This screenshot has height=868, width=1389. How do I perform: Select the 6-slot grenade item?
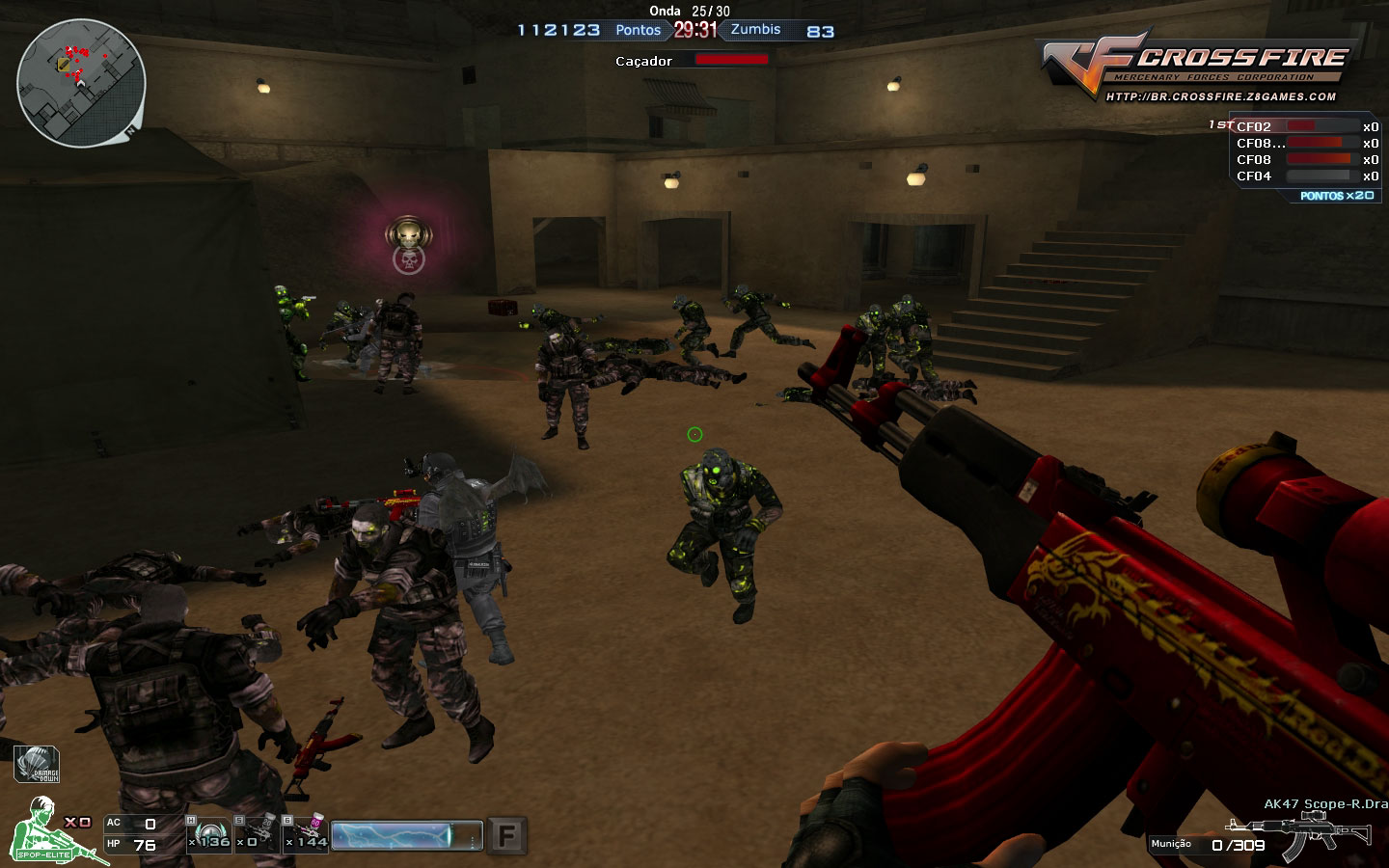tap(303, 833)
